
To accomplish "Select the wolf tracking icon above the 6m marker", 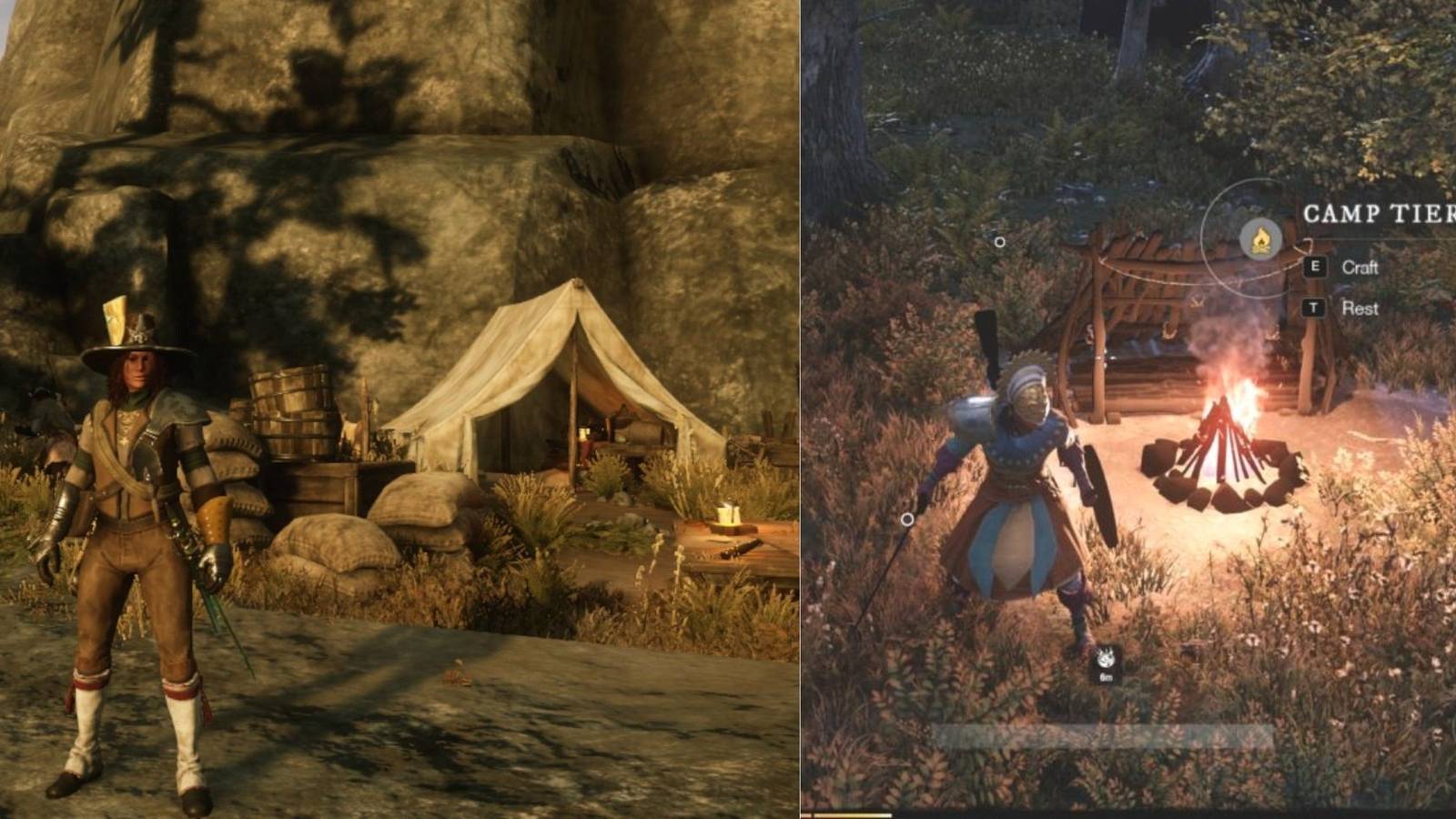I will click(x=1105, y=658).
